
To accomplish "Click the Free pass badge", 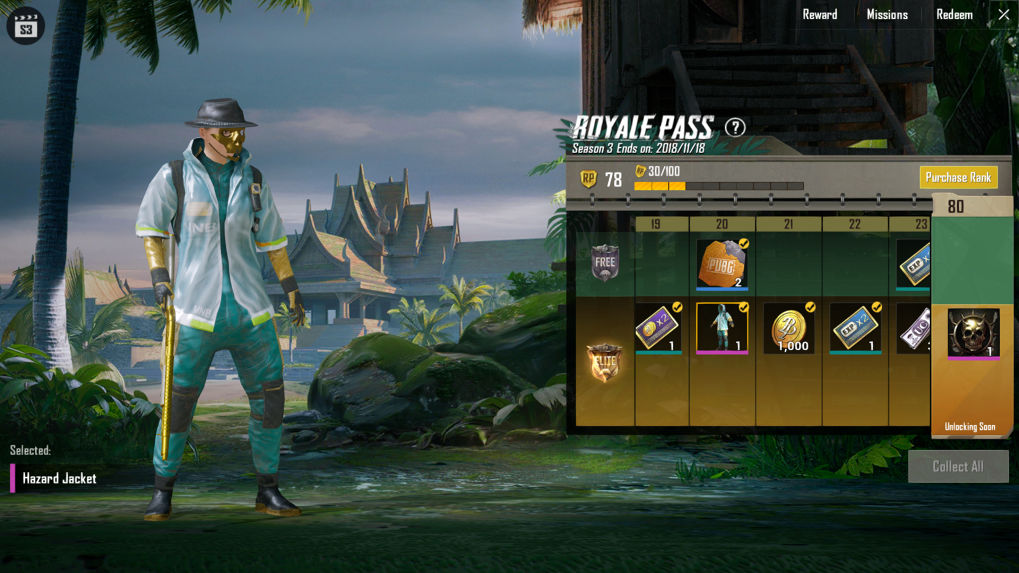I will click(605, 263).
